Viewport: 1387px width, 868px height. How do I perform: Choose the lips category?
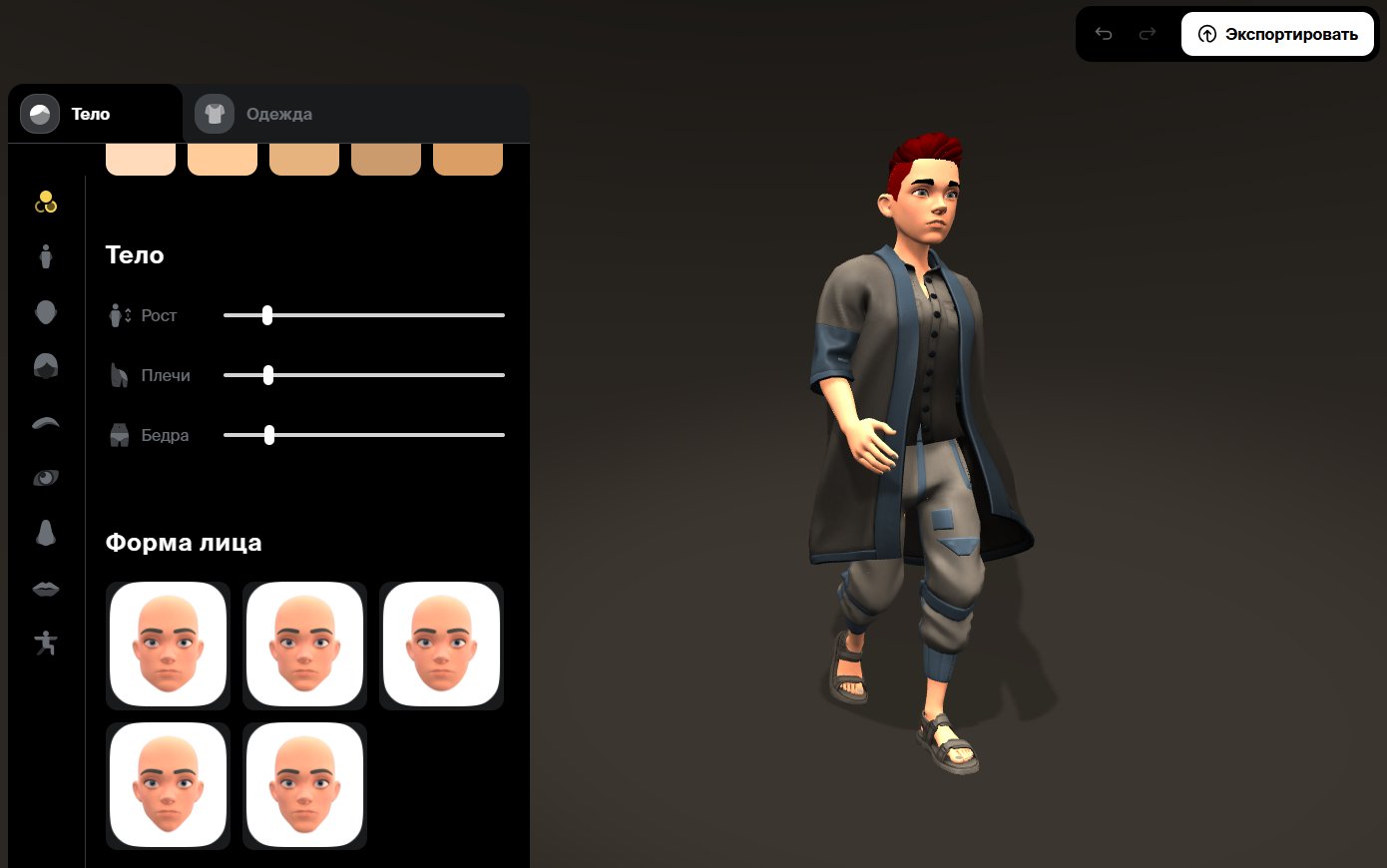[x=46, y=589]
